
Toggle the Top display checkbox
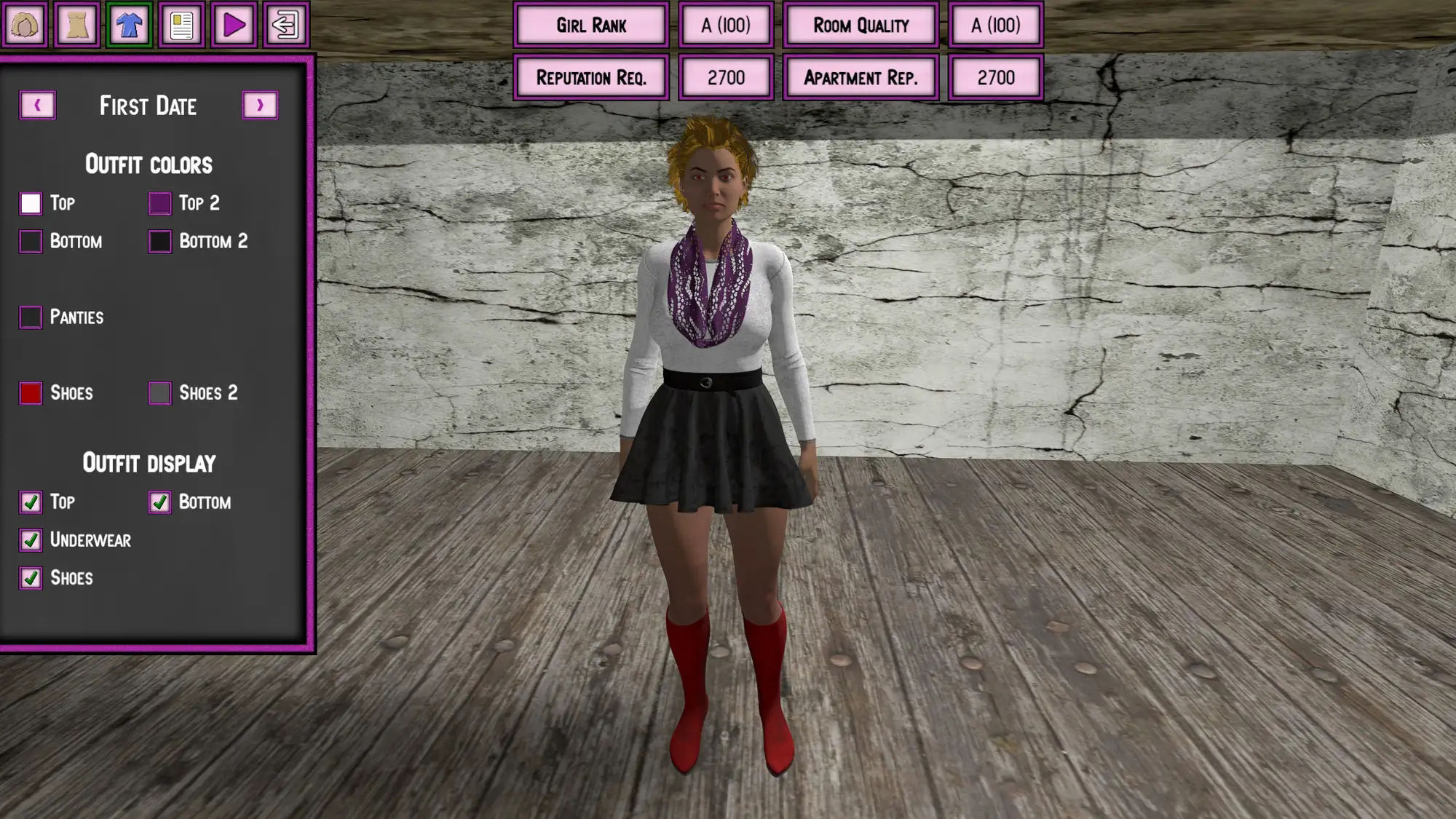(31, 502)
